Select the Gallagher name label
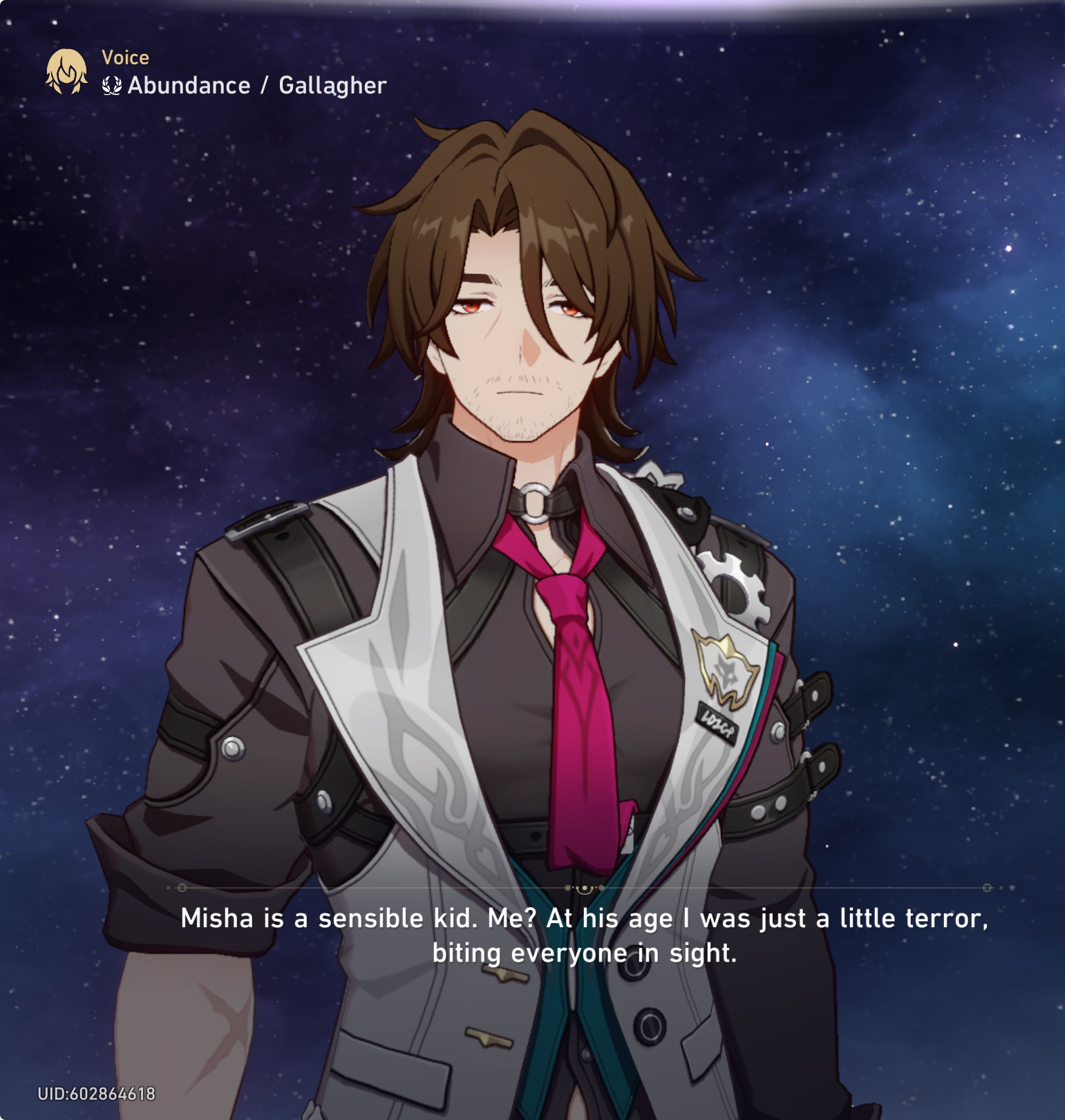This screenshot has height=1120, width=1065. tap(333, 86)
